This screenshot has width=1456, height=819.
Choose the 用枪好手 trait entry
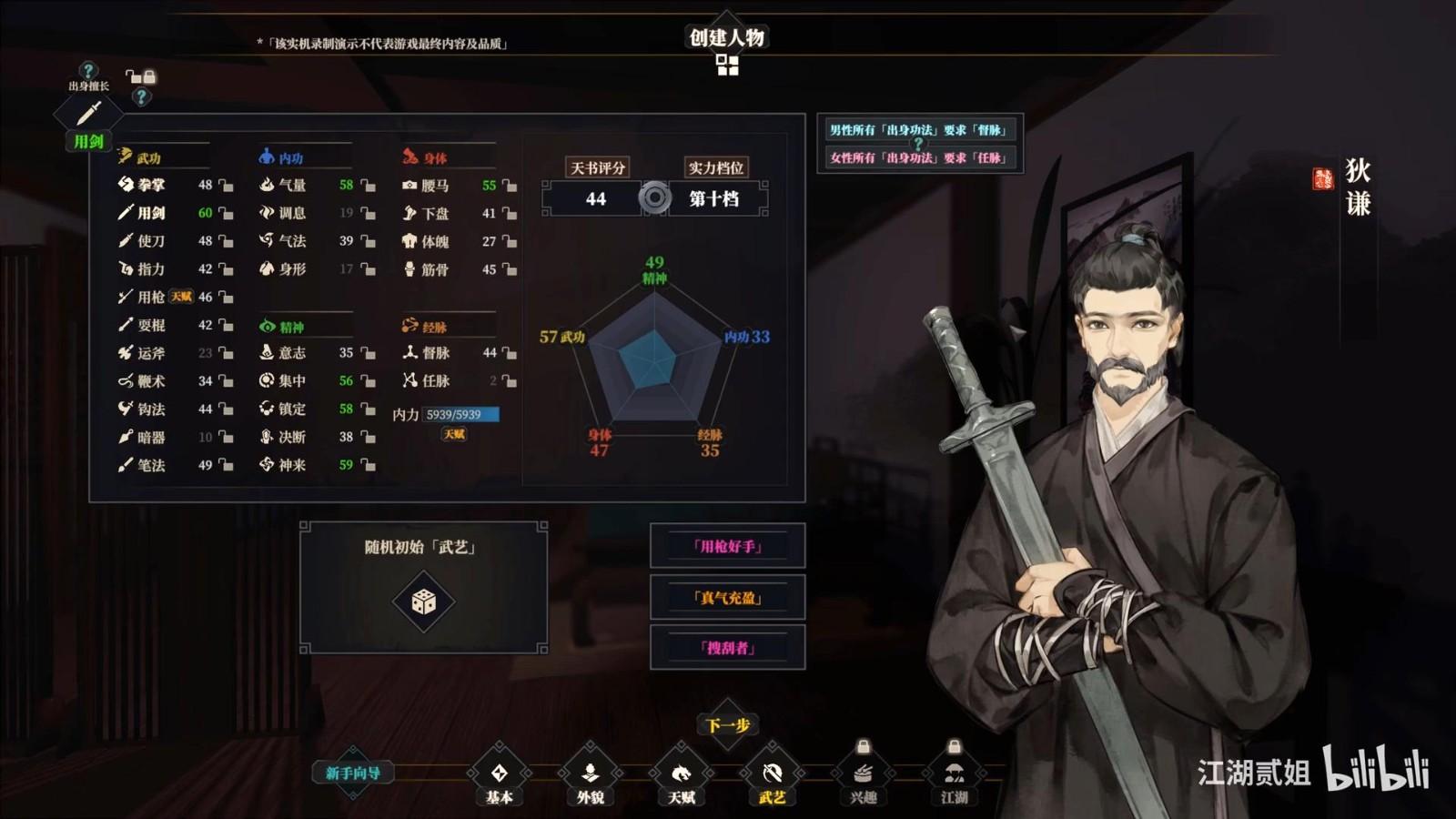click(727, 546)
